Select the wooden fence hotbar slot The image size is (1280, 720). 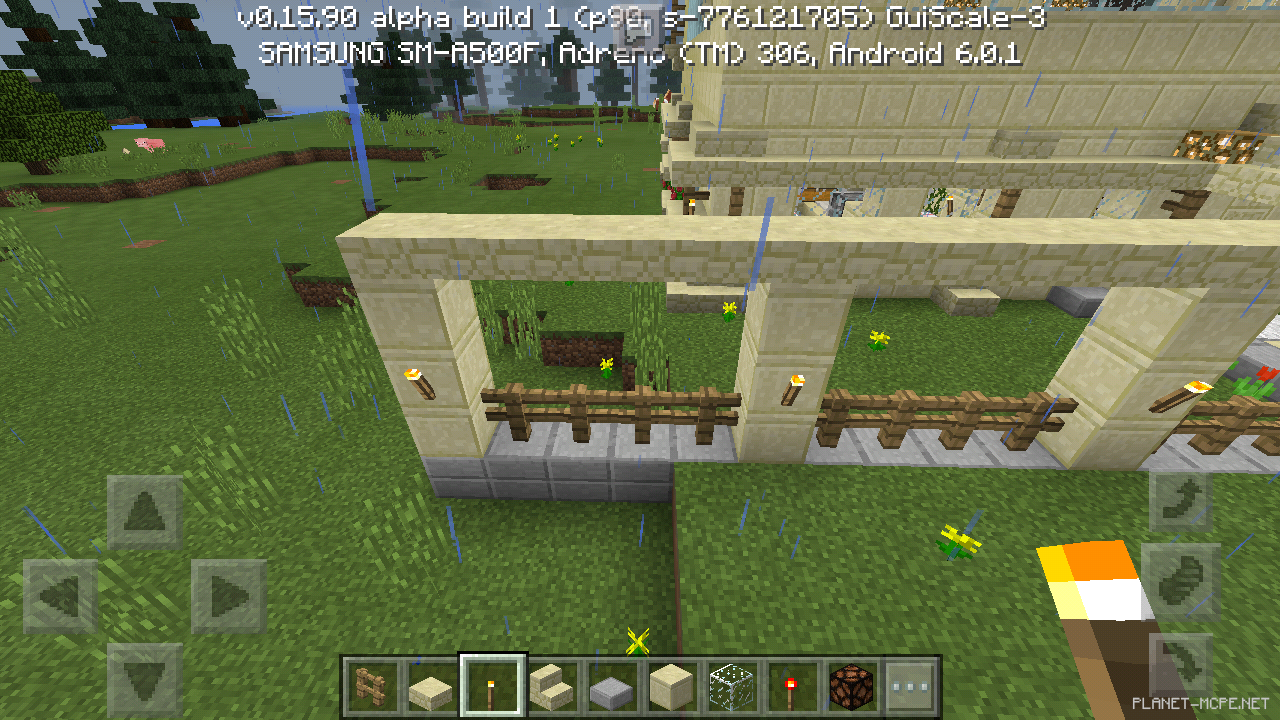pos(370,687)
